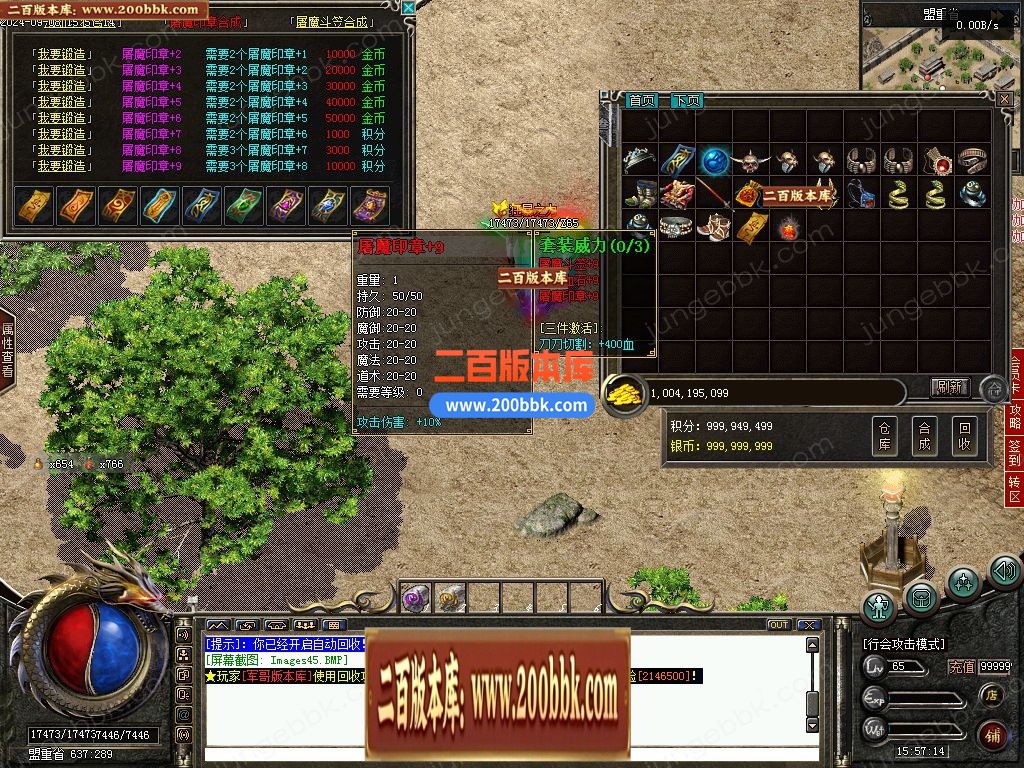Open the red 铺 shop button
This screenshot has height=768, width=1024.
992,735
